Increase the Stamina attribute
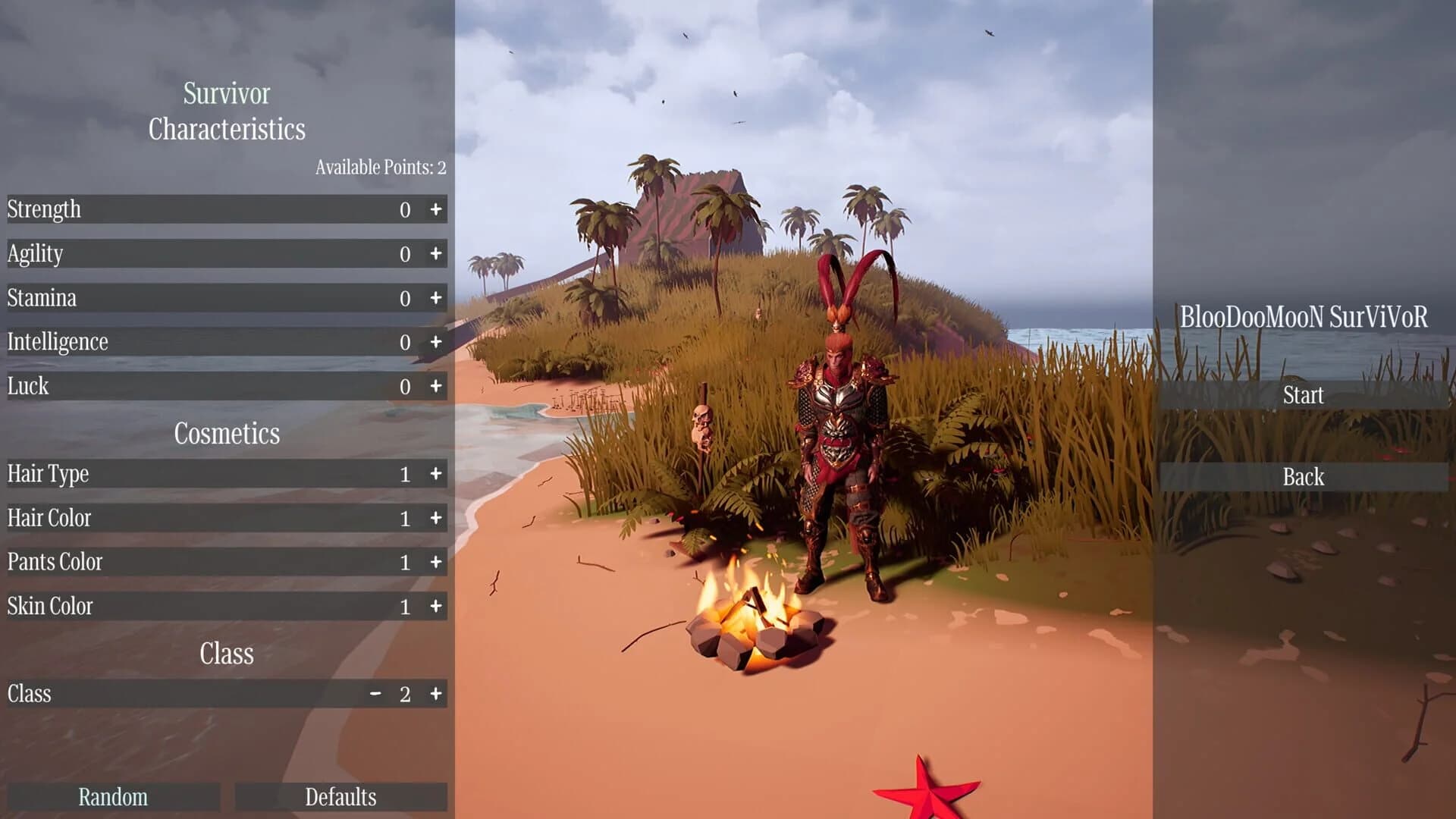The height and width of the screenshot is (819, 1456). (x=436, y=298)
